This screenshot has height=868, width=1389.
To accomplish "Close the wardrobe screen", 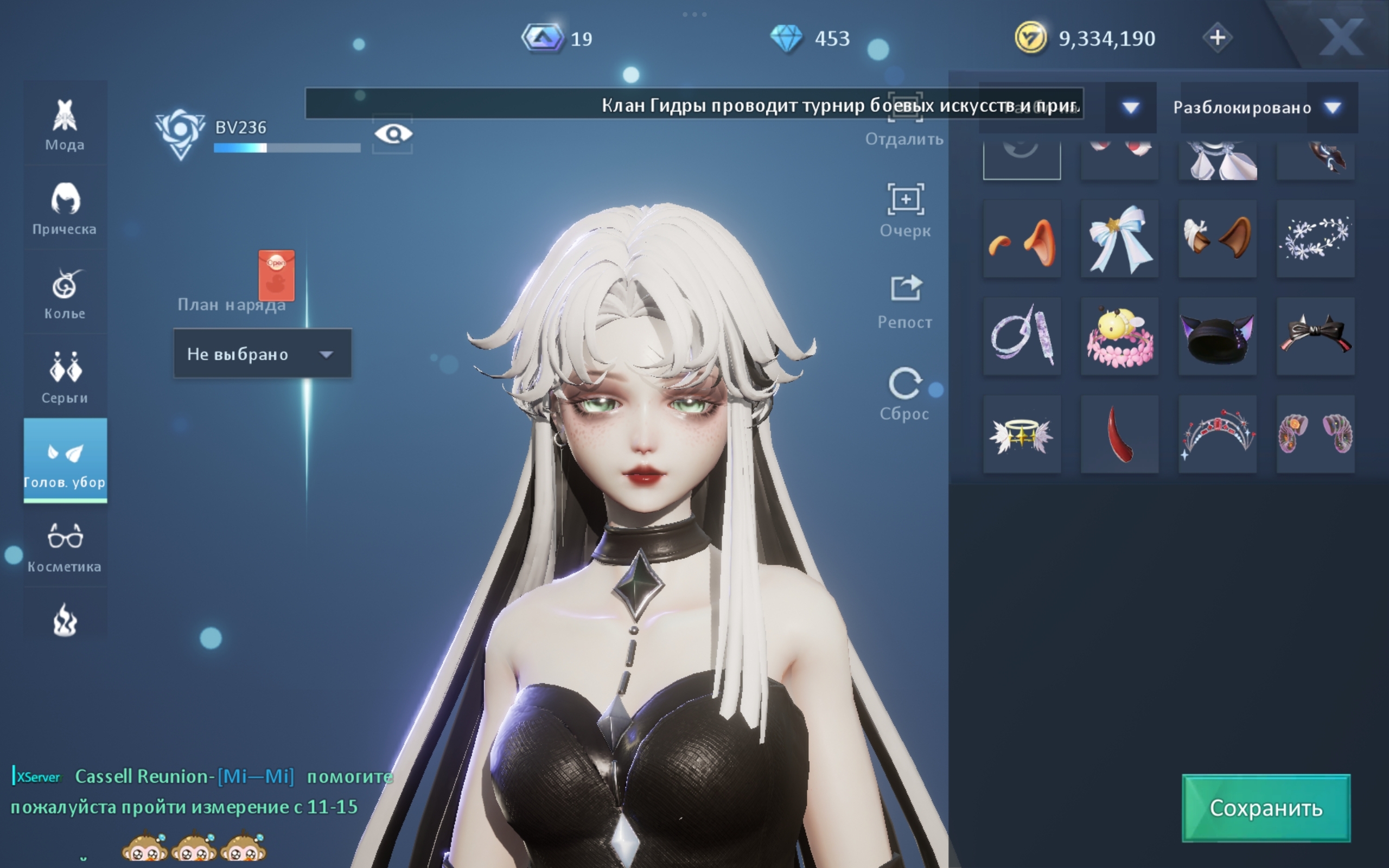I will (1341, 37).
